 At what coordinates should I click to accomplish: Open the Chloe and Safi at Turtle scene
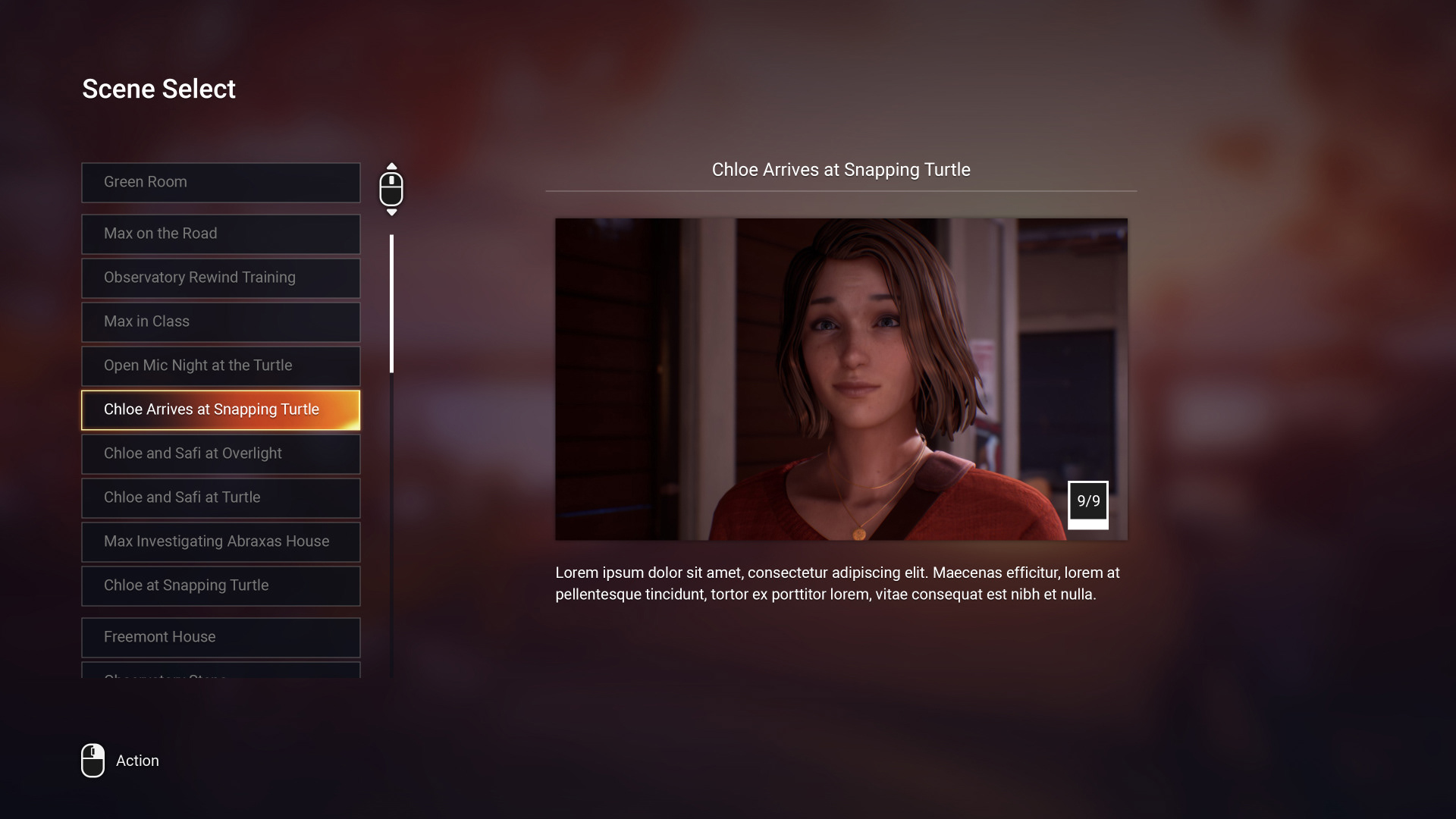pos(220,497)
